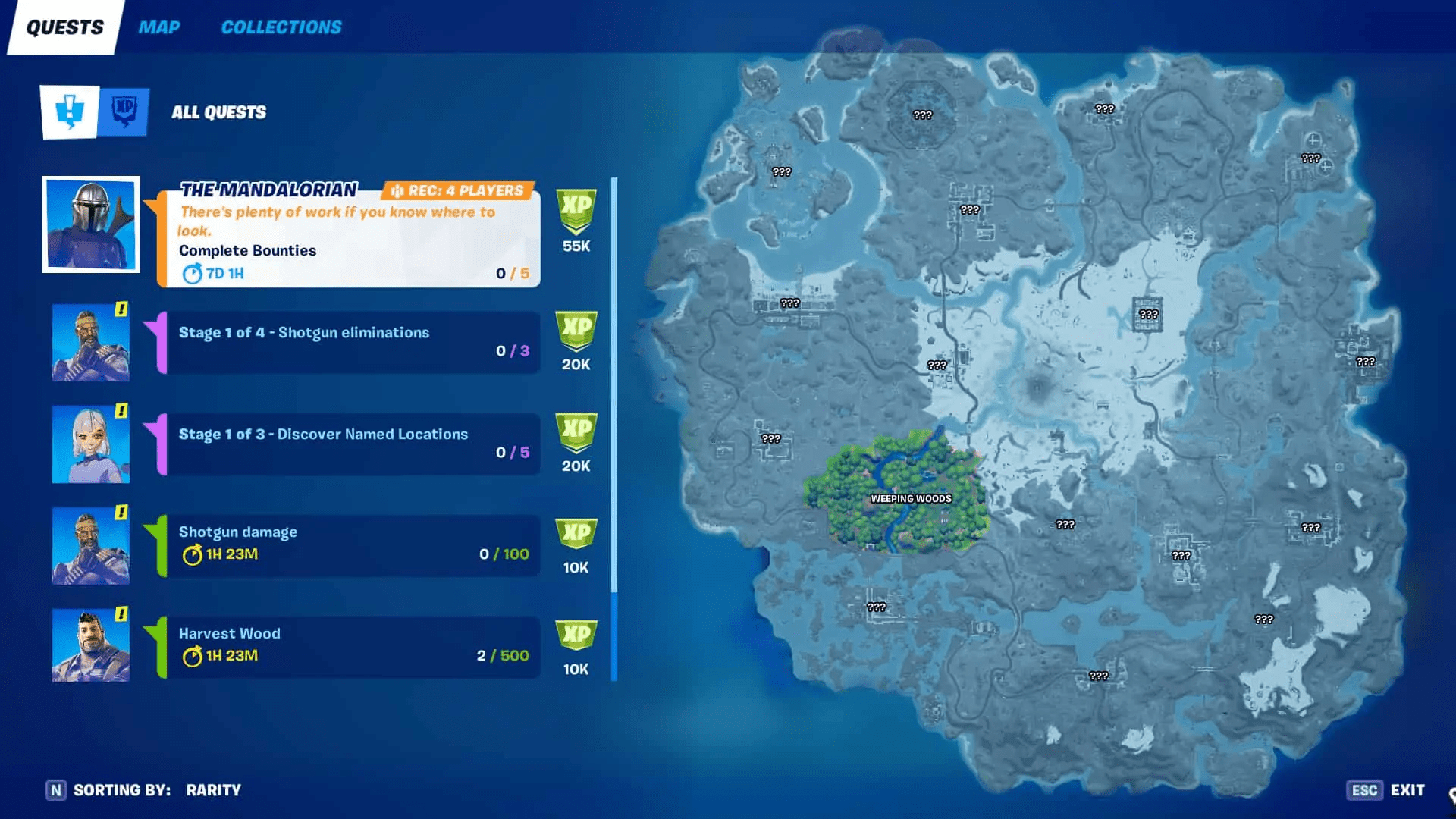Open the COLLECTIONS tab
Image resolution: width=1456 pixels, height=819 pixels.
[281, 27]
